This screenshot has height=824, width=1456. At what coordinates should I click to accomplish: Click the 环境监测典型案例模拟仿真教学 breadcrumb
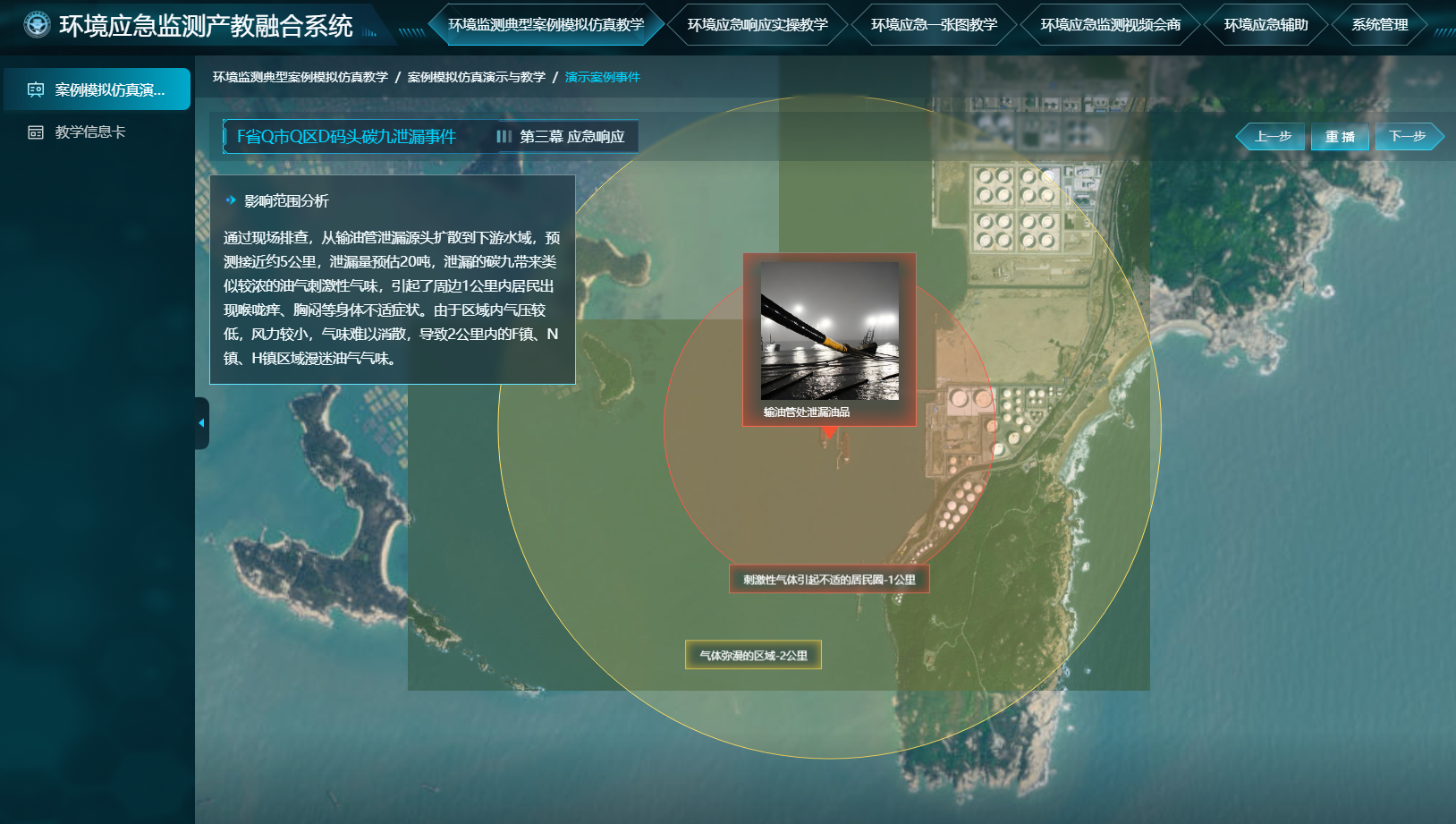[x=300, y=77]
